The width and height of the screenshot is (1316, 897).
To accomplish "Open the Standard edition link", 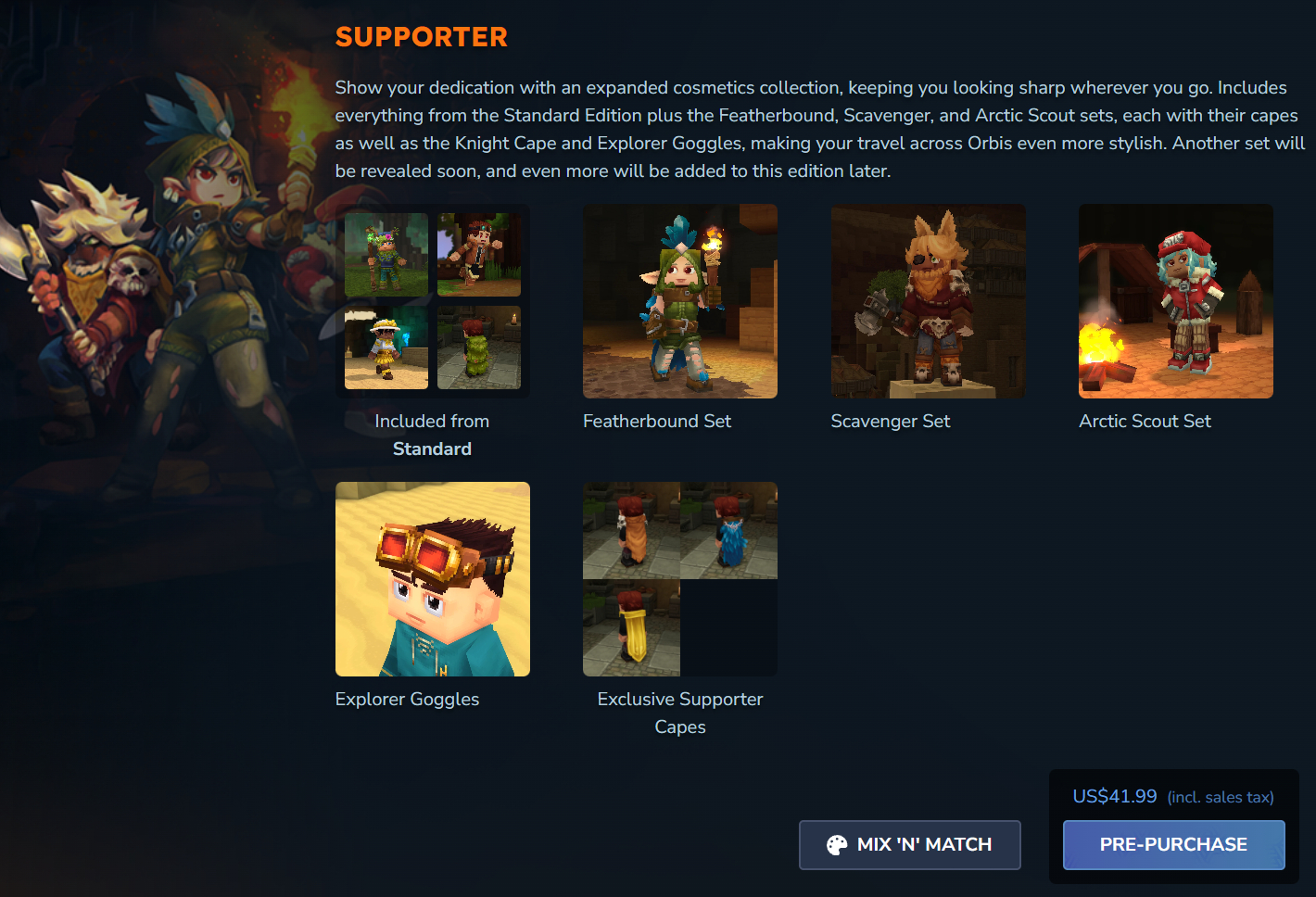I will (x=432, y=448).
